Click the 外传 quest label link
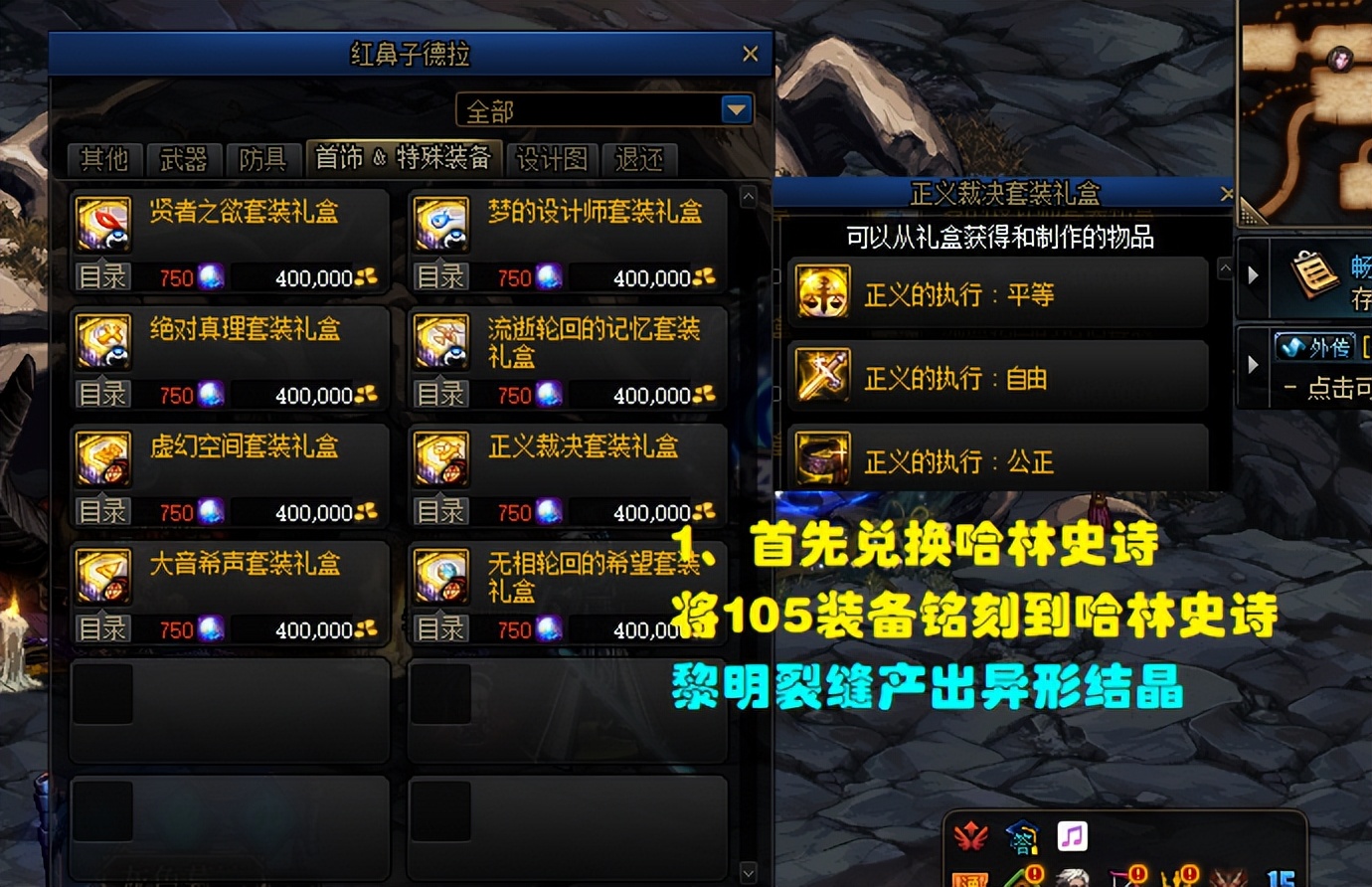Viewport: 1372px width, 887px height. coord(1313,348)
